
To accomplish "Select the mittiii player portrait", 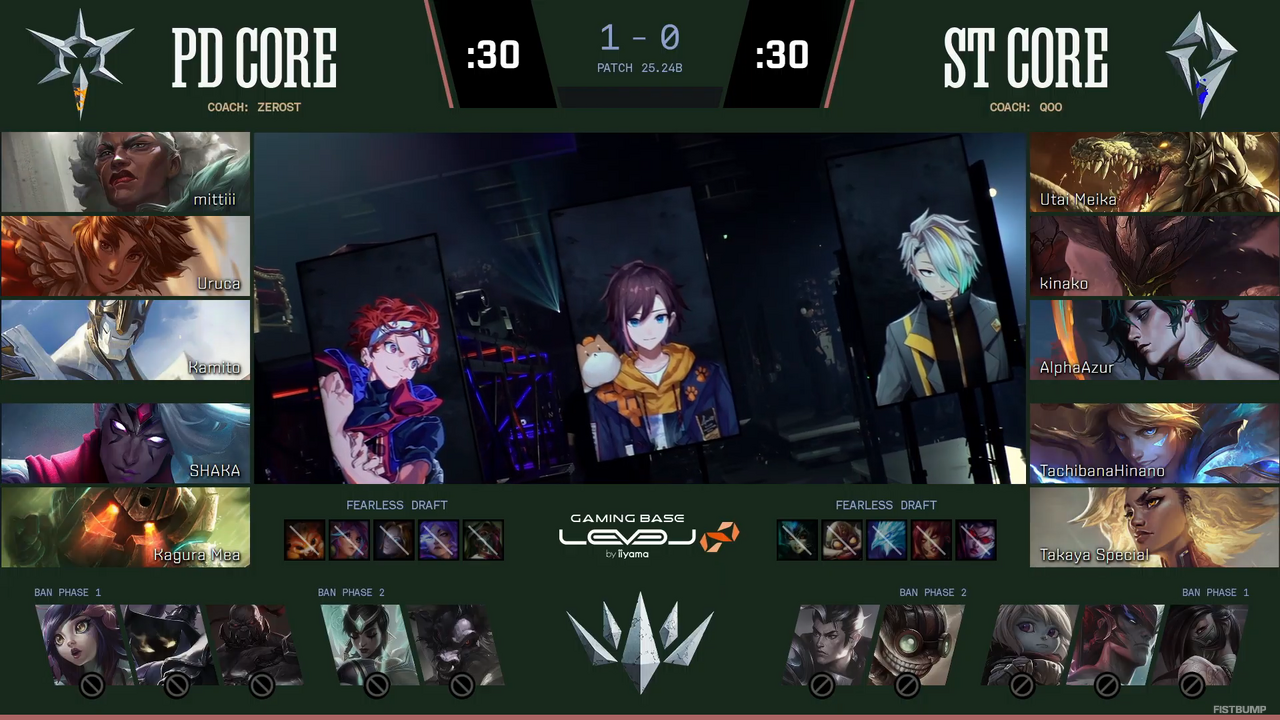I will point(125,172).
